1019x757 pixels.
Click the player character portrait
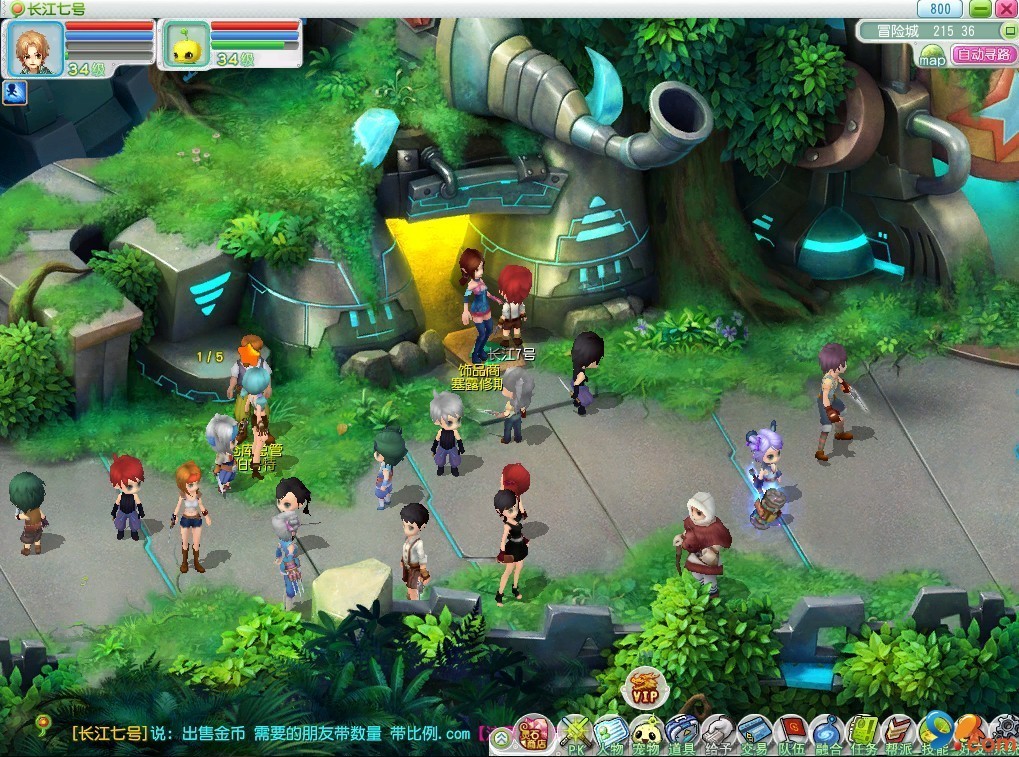pos(35,47)
